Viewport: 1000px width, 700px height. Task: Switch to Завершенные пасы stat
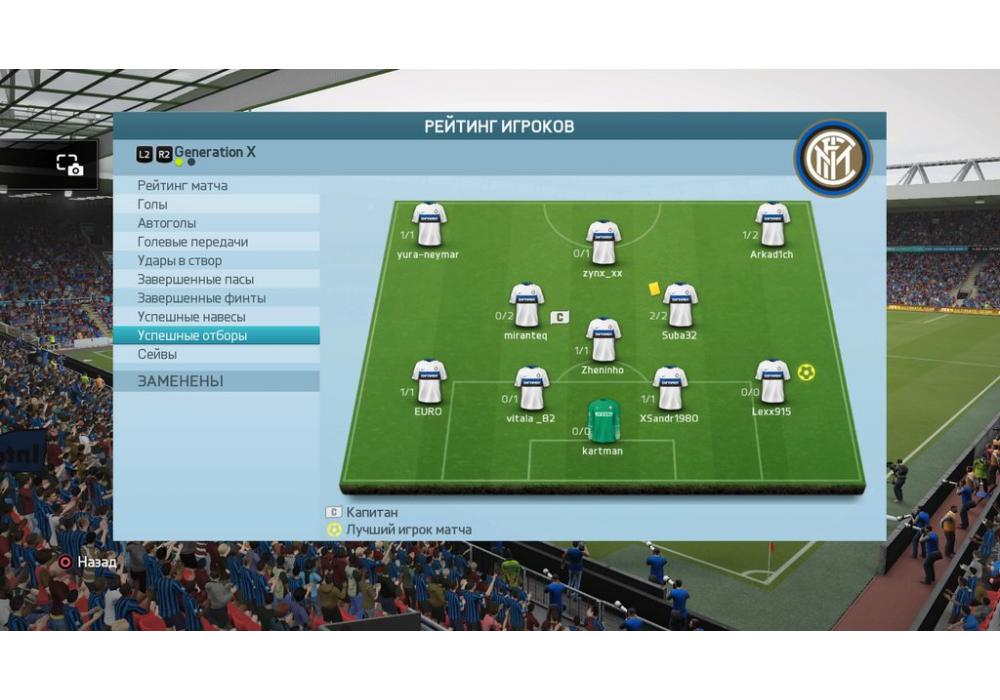(216, 279)
